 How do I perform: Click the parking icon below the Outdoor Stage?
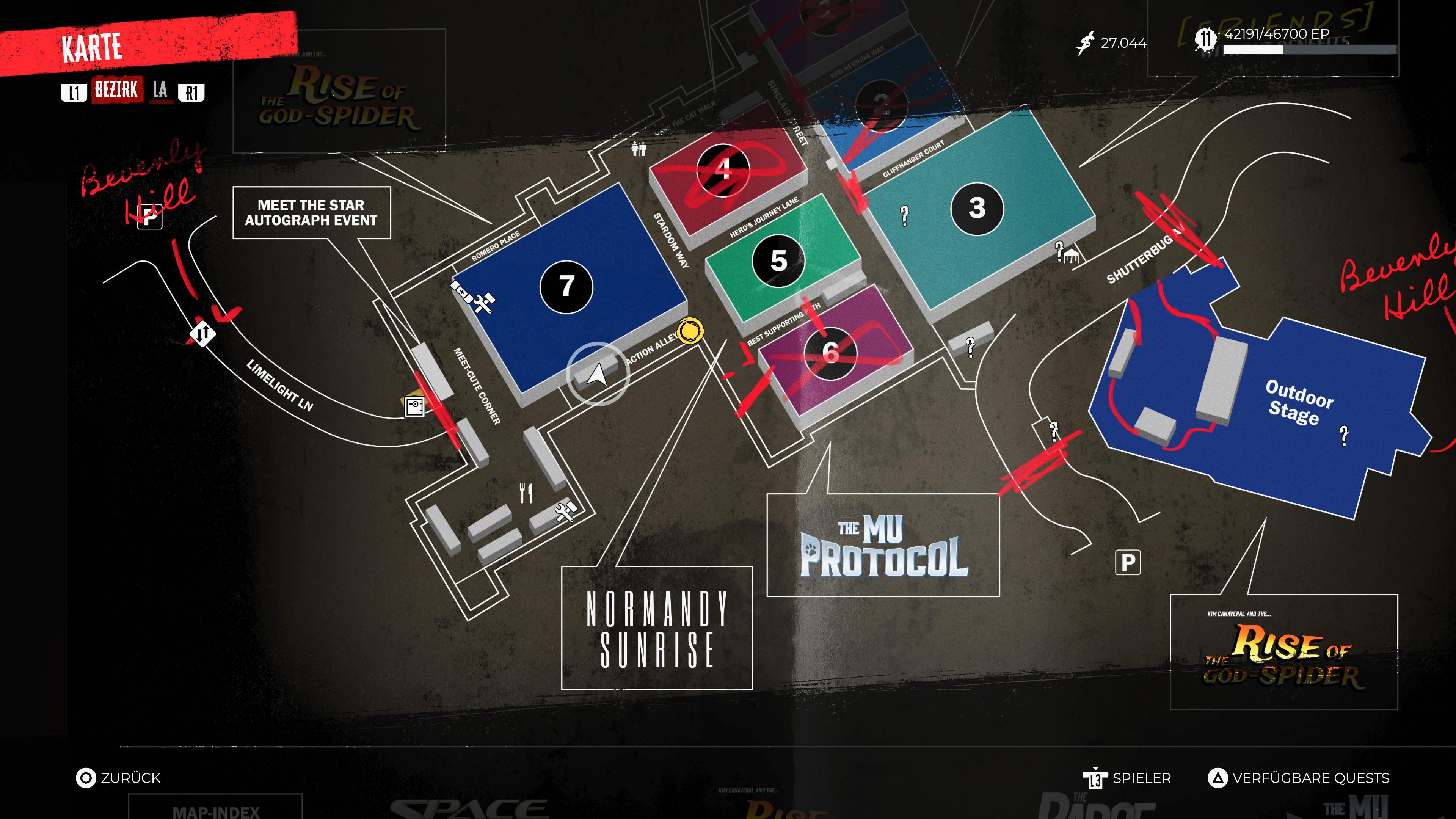(x=1128, y=562)
